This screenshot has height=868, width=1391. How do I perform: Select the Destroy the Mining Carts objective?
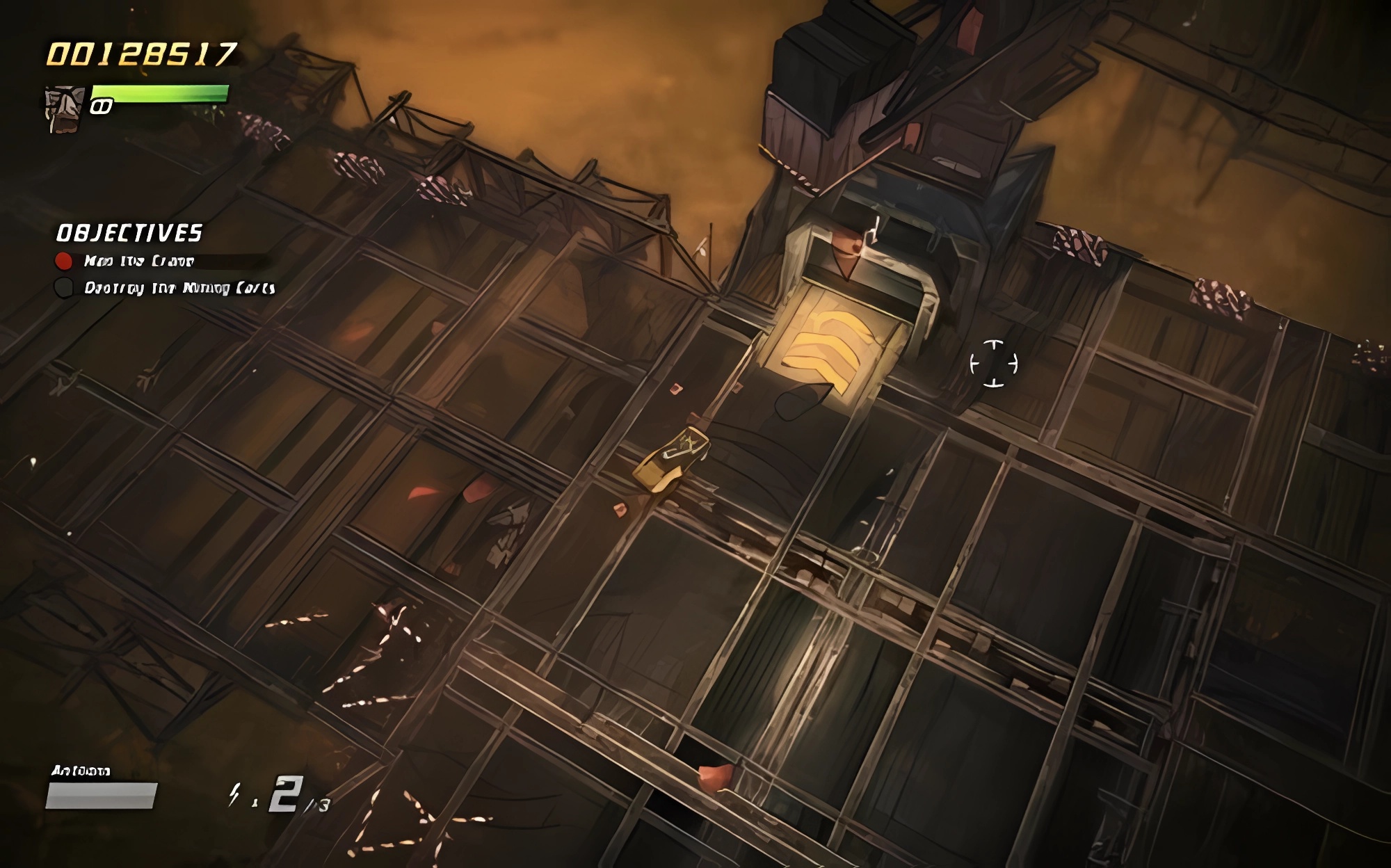179,288
